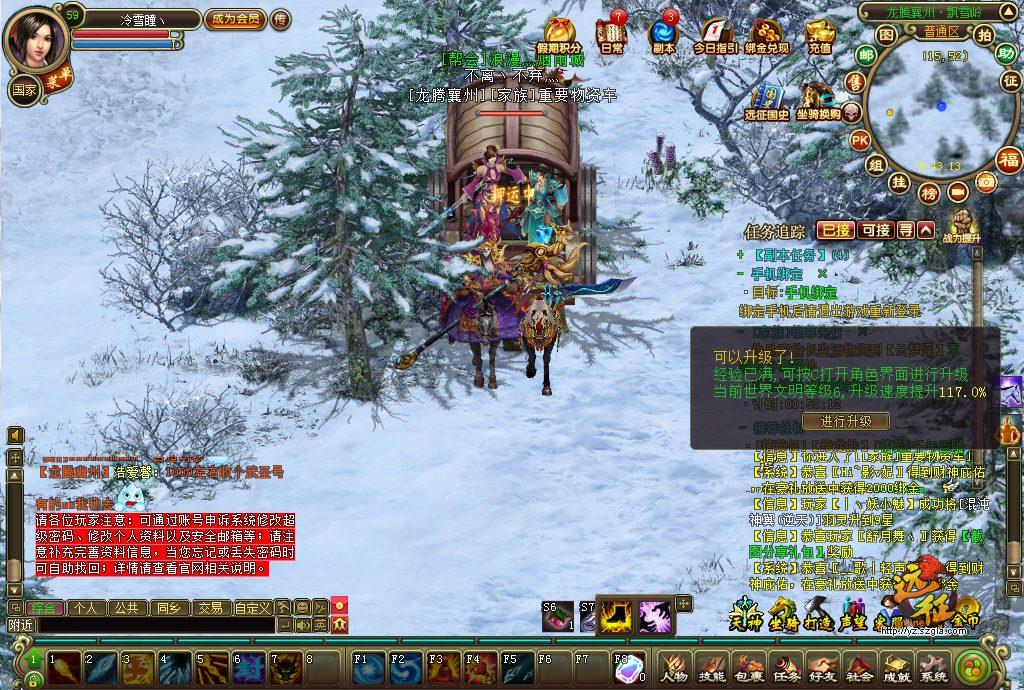
Task: Click the 充值 recharge gold ingot icon
Action: (x=819, y=34)
